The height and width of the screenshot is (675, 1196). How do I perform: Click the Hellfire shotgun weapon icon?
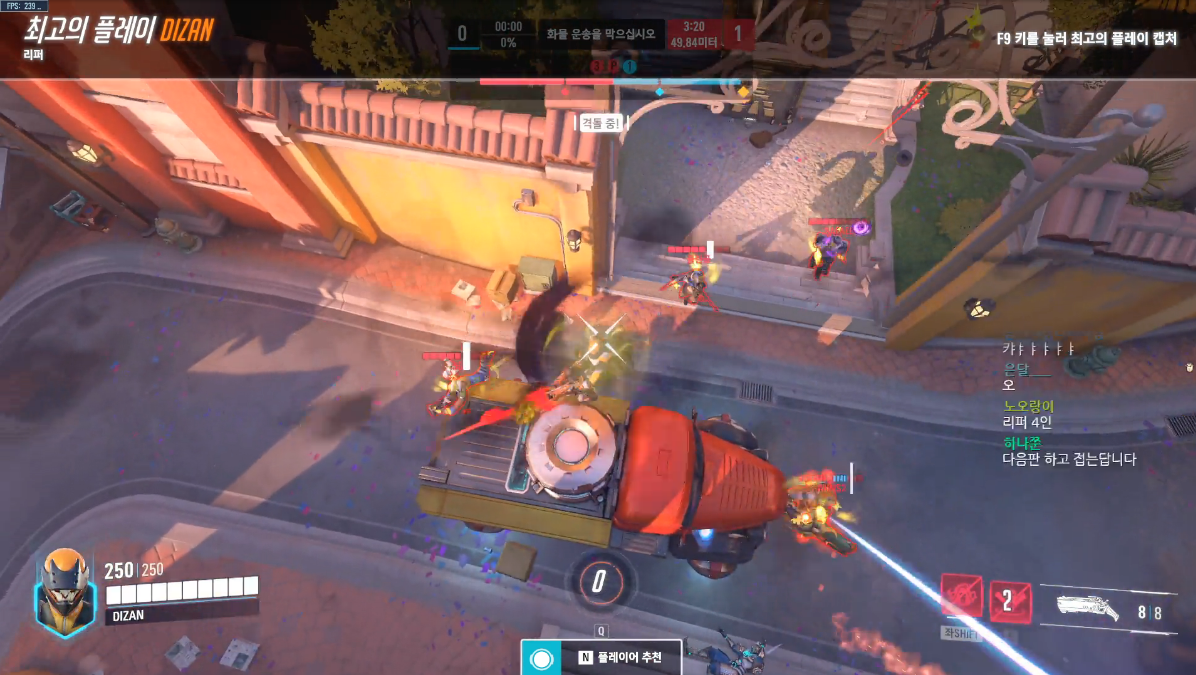point(1089,607)
